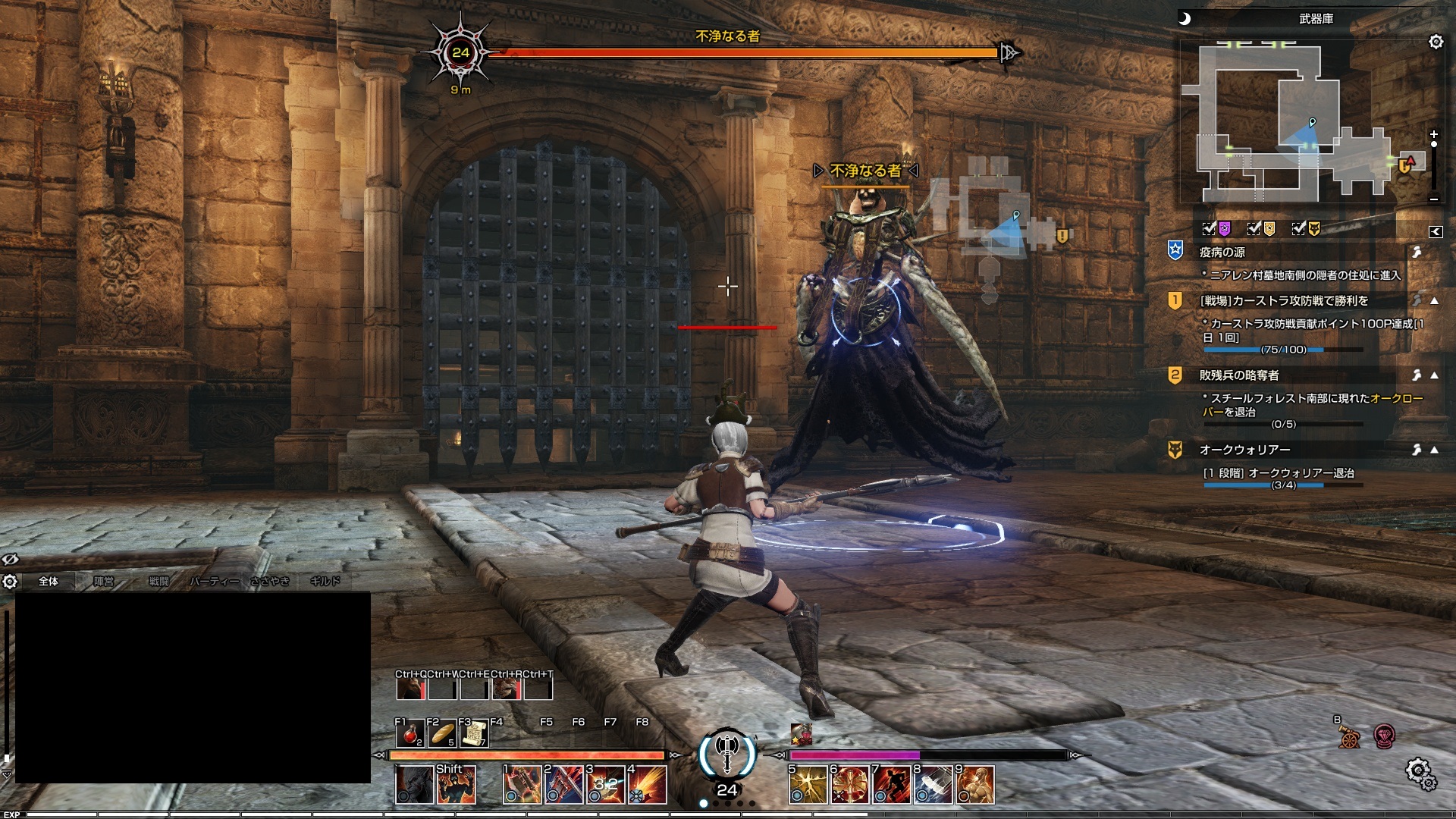Zoom in the minimap with plus button

pyautogui.click(x=1433, y=135)
